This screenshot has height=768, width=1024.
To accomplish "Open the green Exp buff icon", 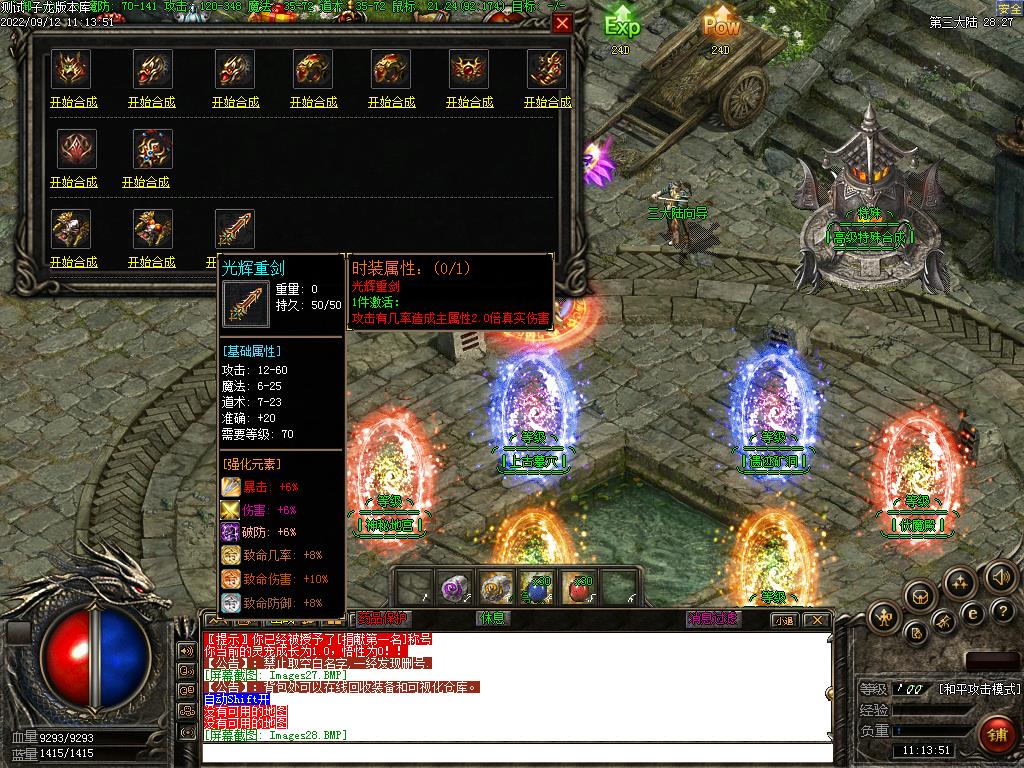I will point(622,26).
